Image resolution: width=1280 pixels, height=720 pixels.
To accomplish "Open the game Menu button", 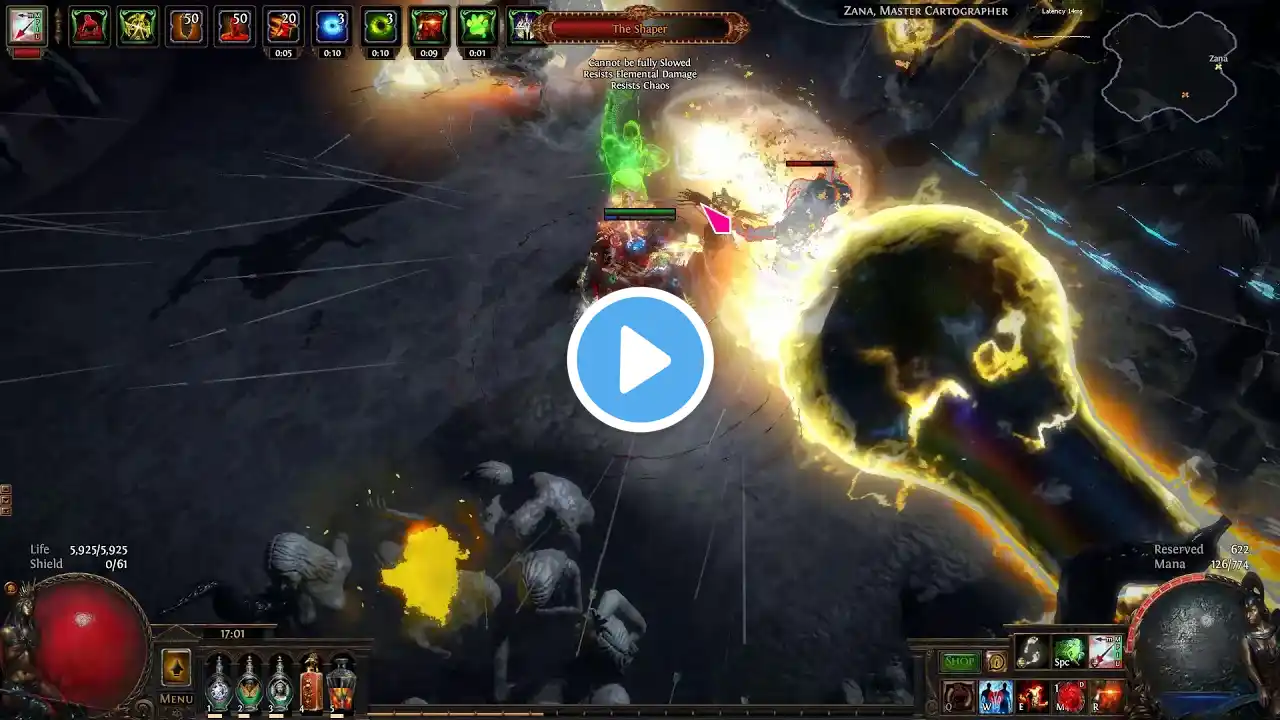I will [x=176, y=699].
